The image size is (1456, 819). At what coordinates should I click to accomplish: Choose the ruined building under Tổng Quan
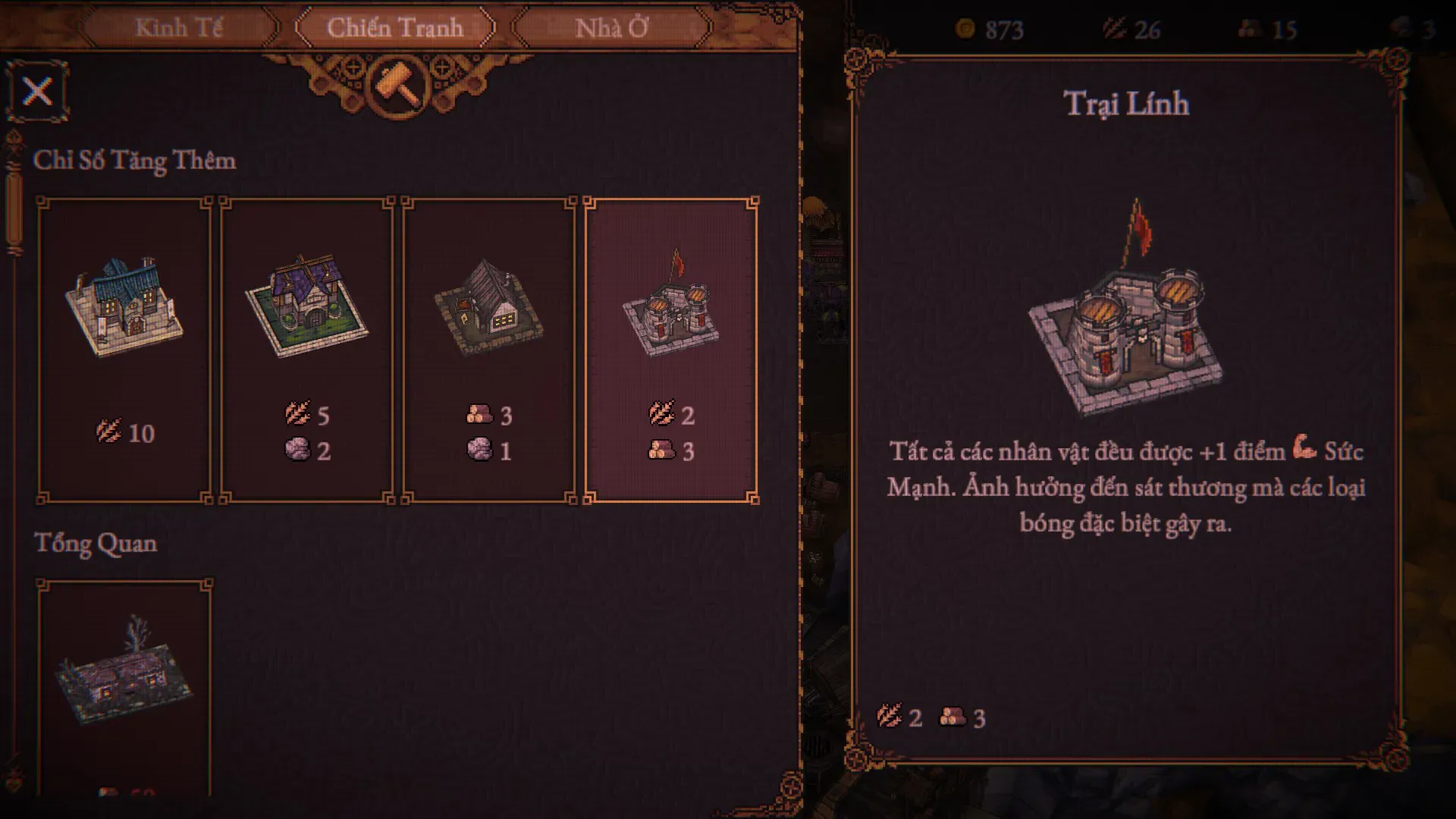pyautogui.click(x=124, y=682)
